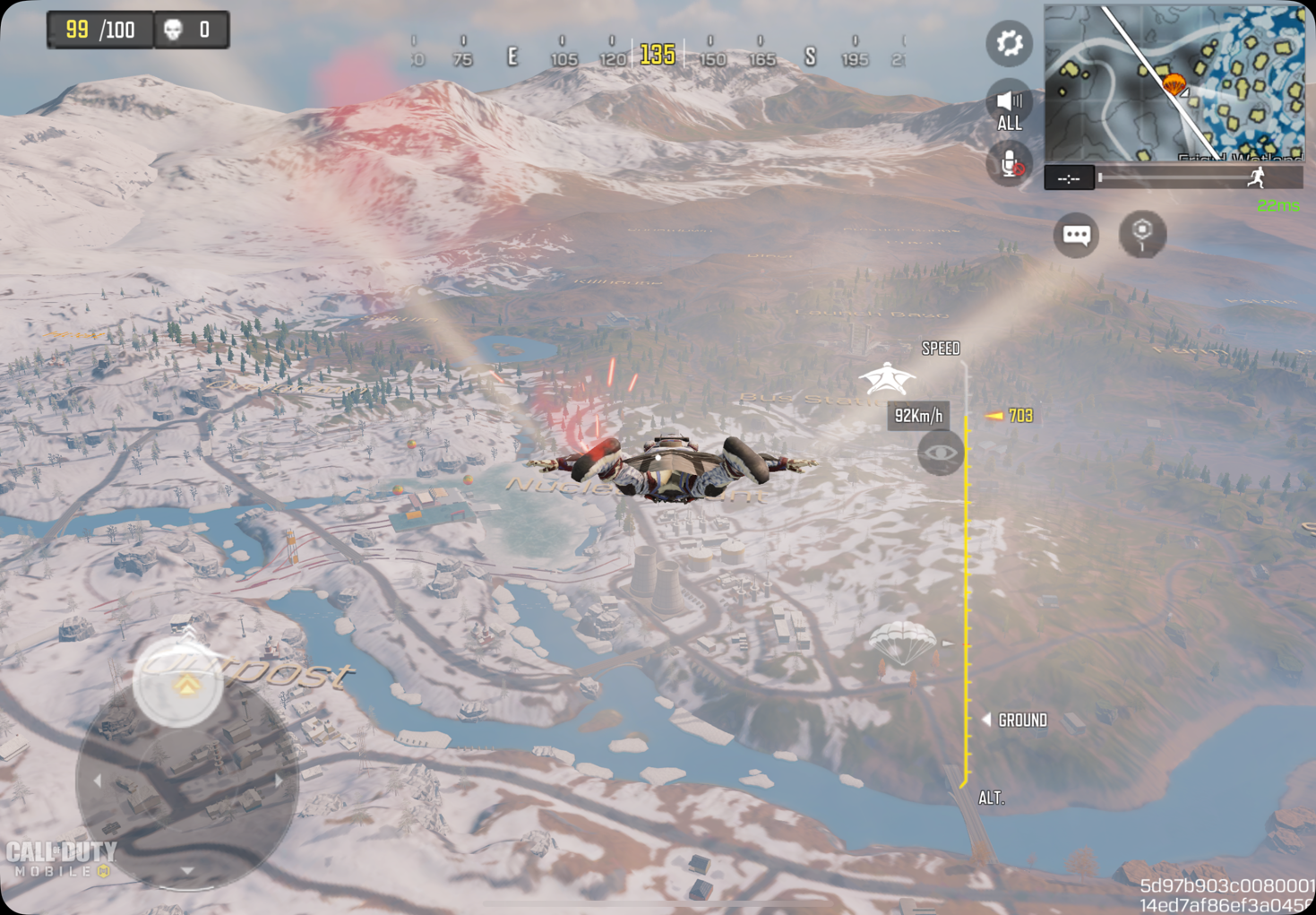This screenshot has height=915, width=1316.
Task: Push the movement joystick knob
Action: [178, 683]
